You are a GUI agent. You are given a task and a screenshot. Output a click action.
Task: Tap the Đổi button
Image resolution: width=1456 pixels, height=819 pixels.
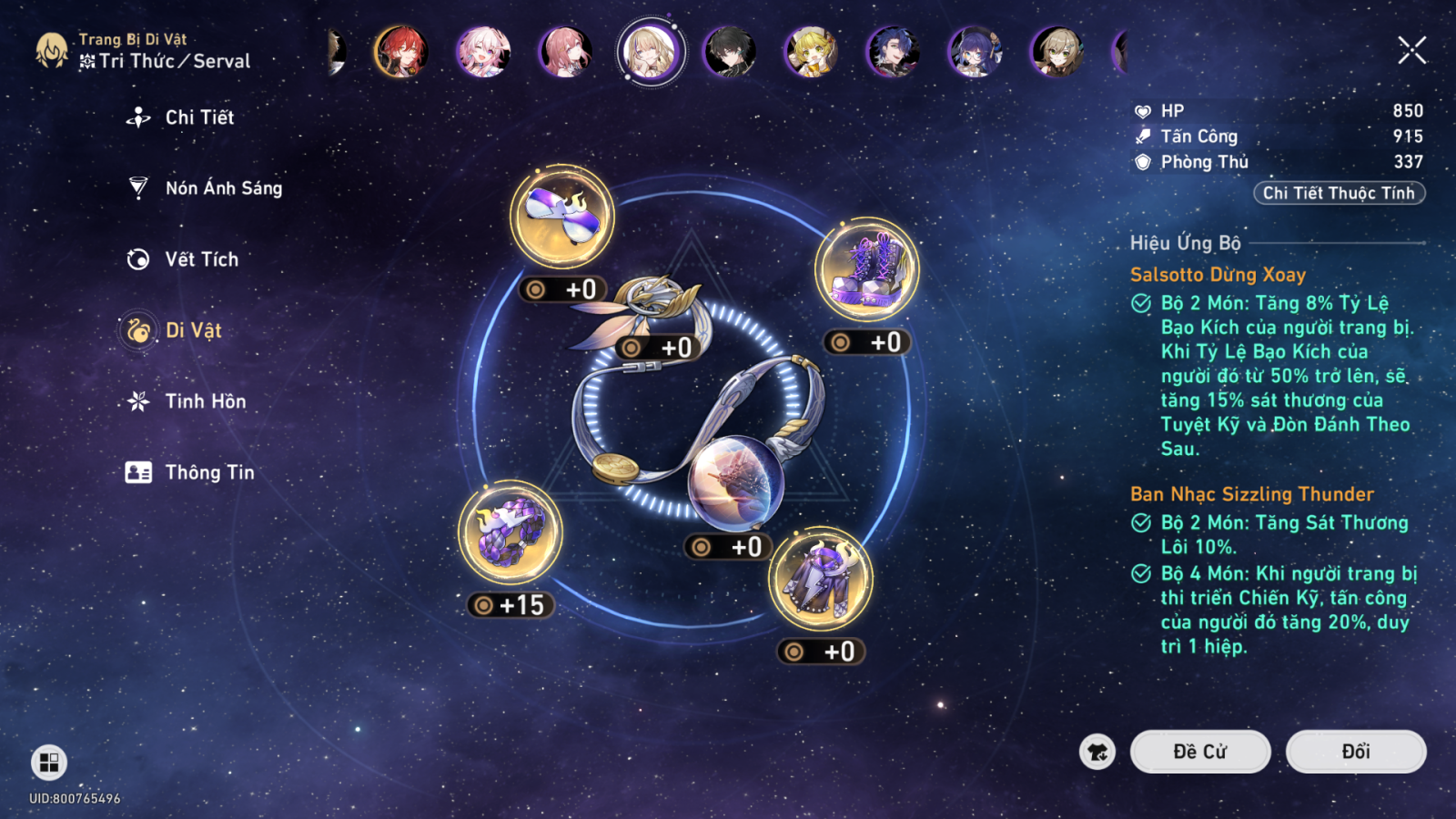[1355, 752]
